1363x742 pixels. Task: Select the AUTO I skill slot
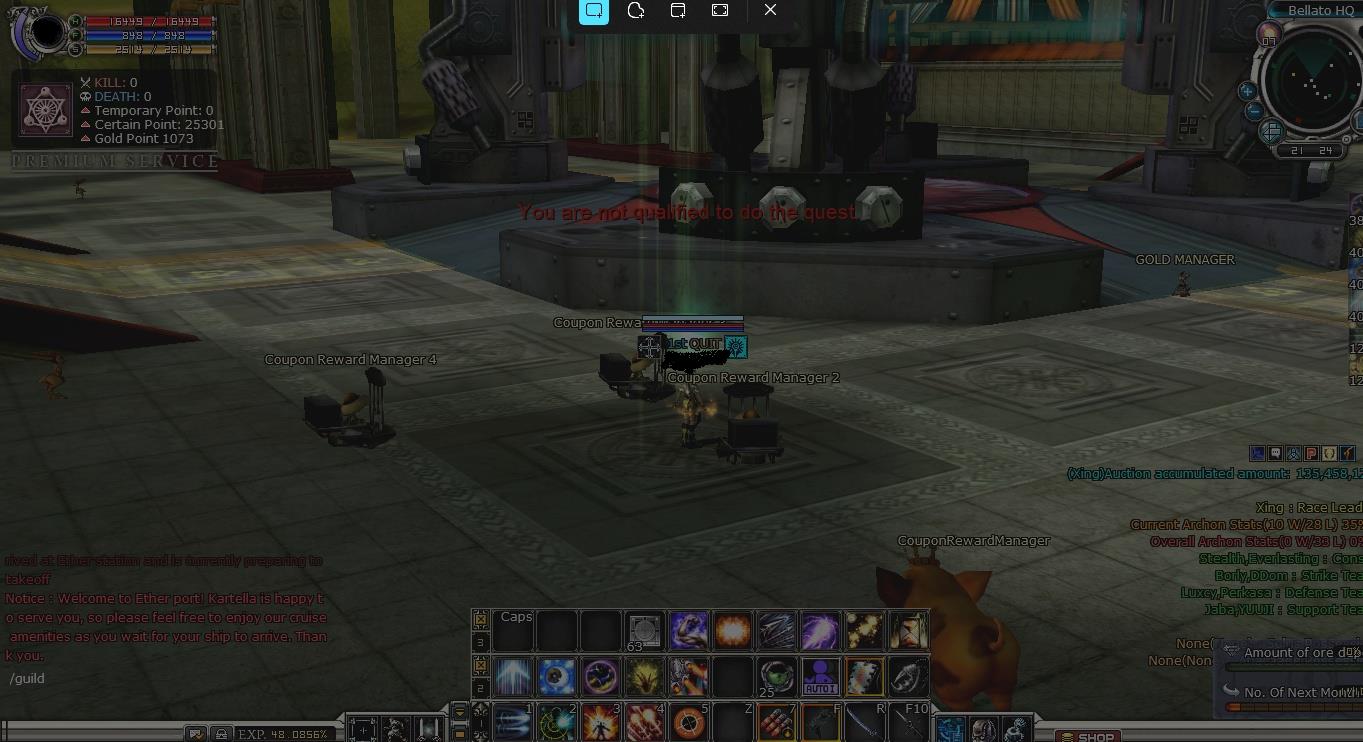tap(820, 677)
